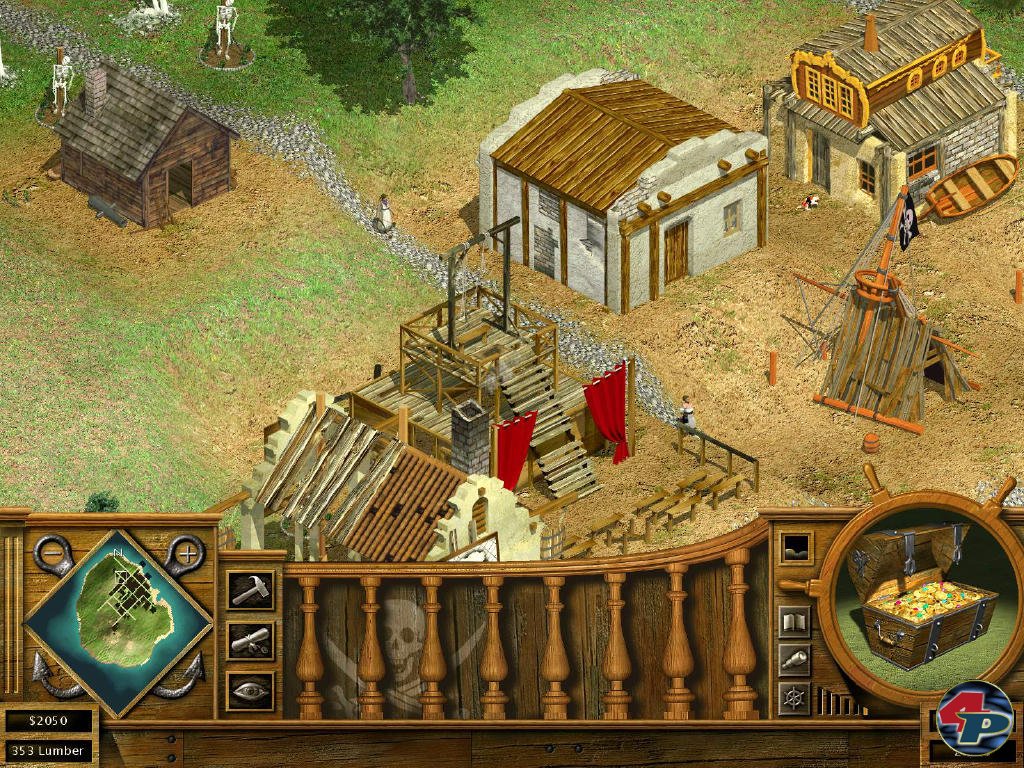Adjust the game speed bars
The height and width of the screenshot is (768, 1024).
[836, 701]
